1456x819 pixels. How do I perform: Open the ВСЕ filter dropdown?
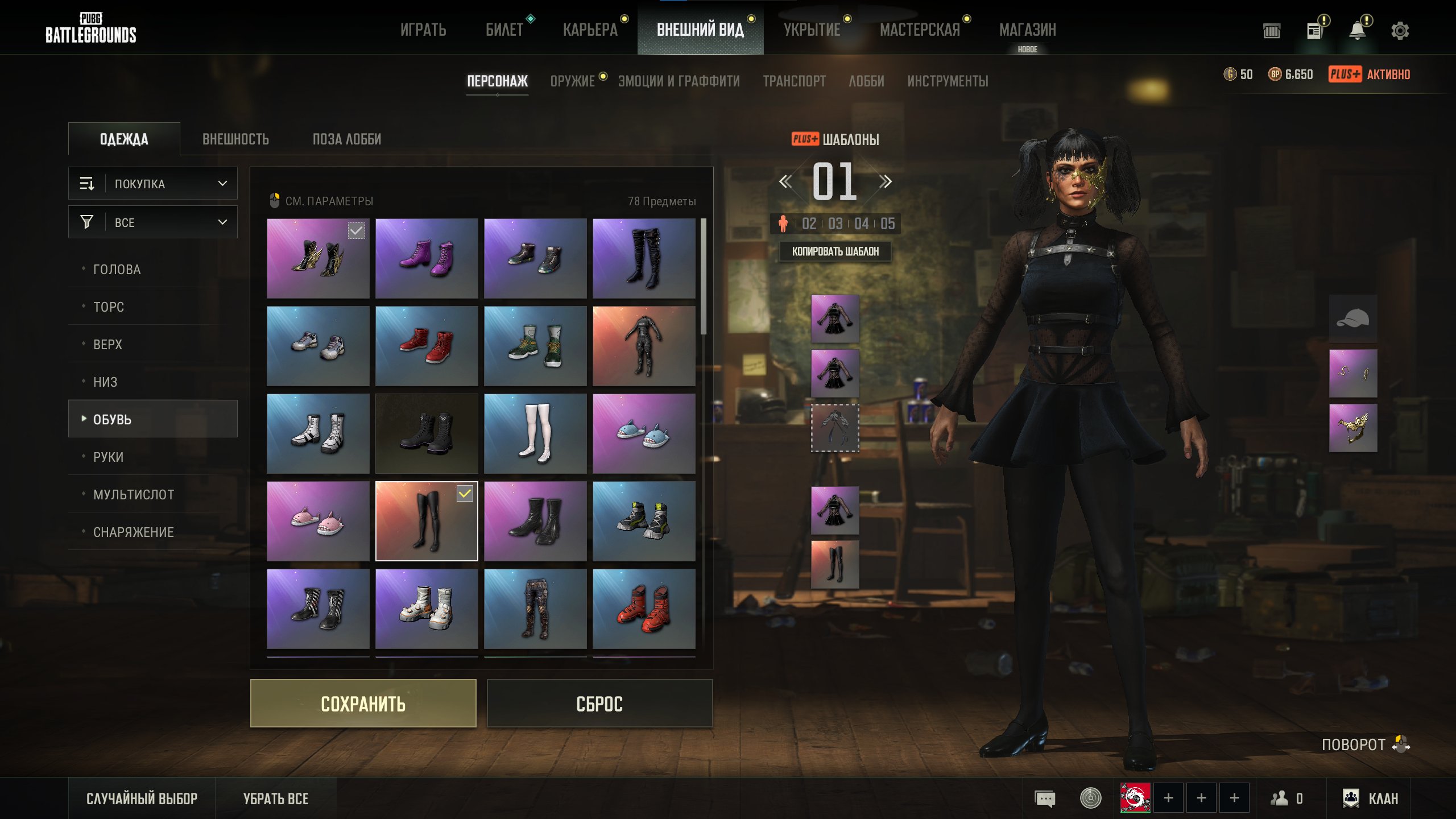(x=153, y=222)
